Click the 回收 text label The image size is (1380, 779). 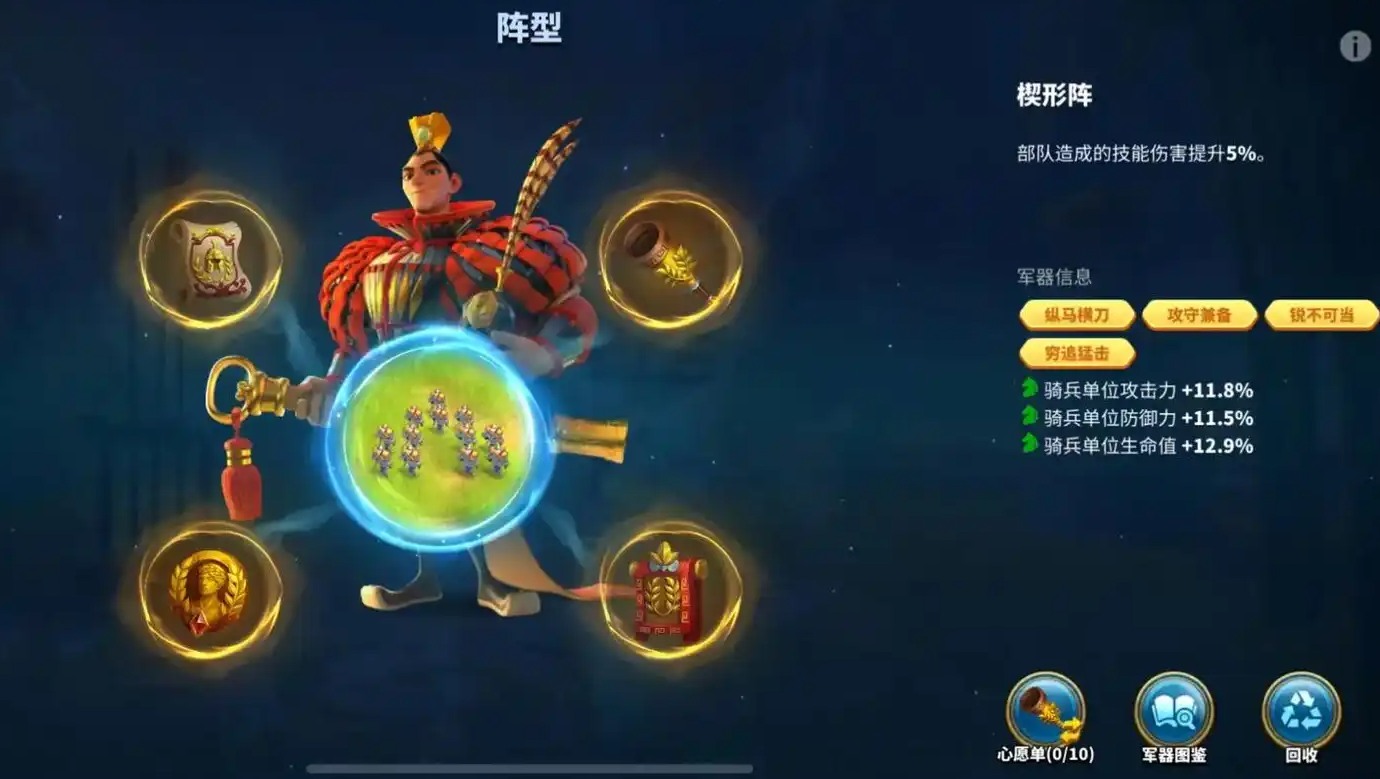pos(1300,757)
